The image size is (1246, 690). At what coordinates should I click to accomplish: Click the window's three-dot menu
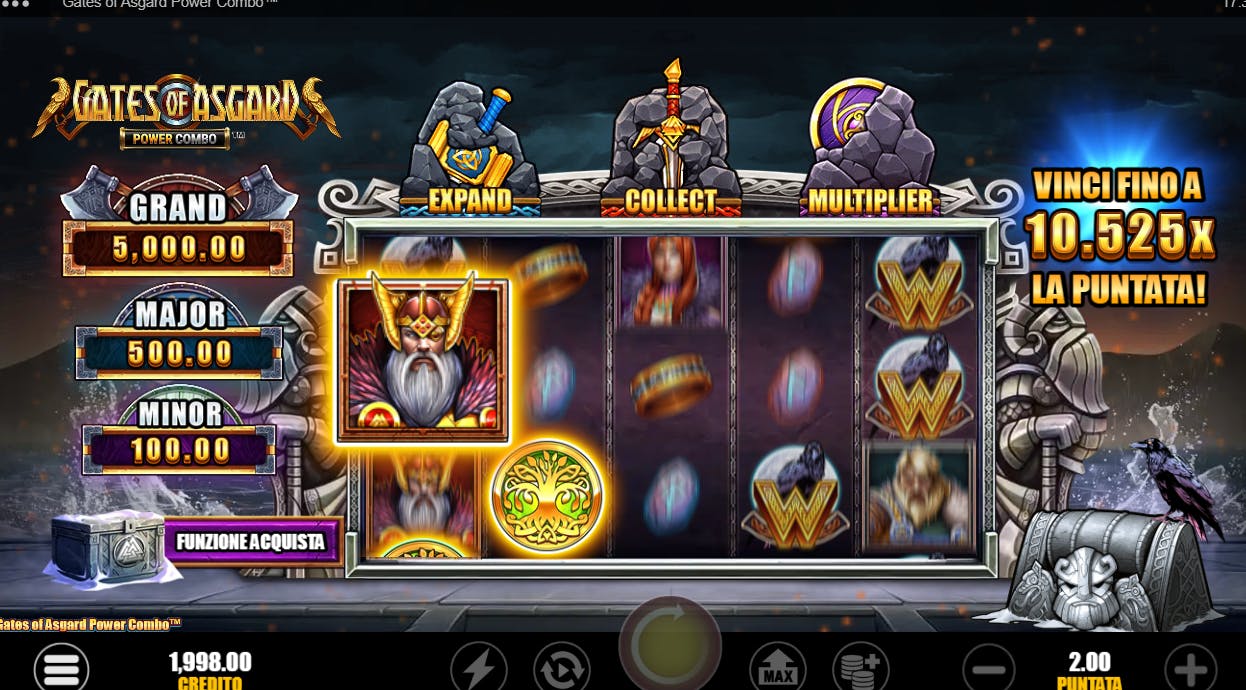pos(17,4)
